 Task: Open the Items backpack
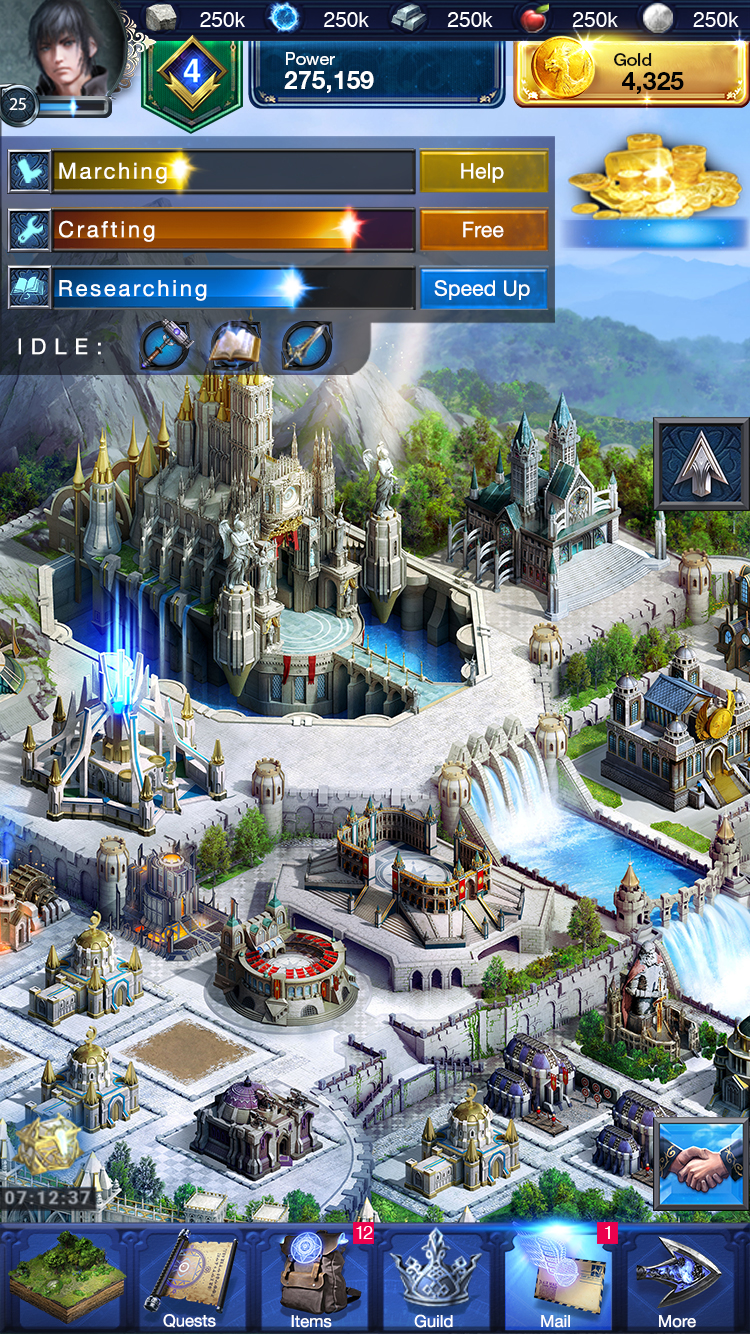click(x=311, y=1279)
